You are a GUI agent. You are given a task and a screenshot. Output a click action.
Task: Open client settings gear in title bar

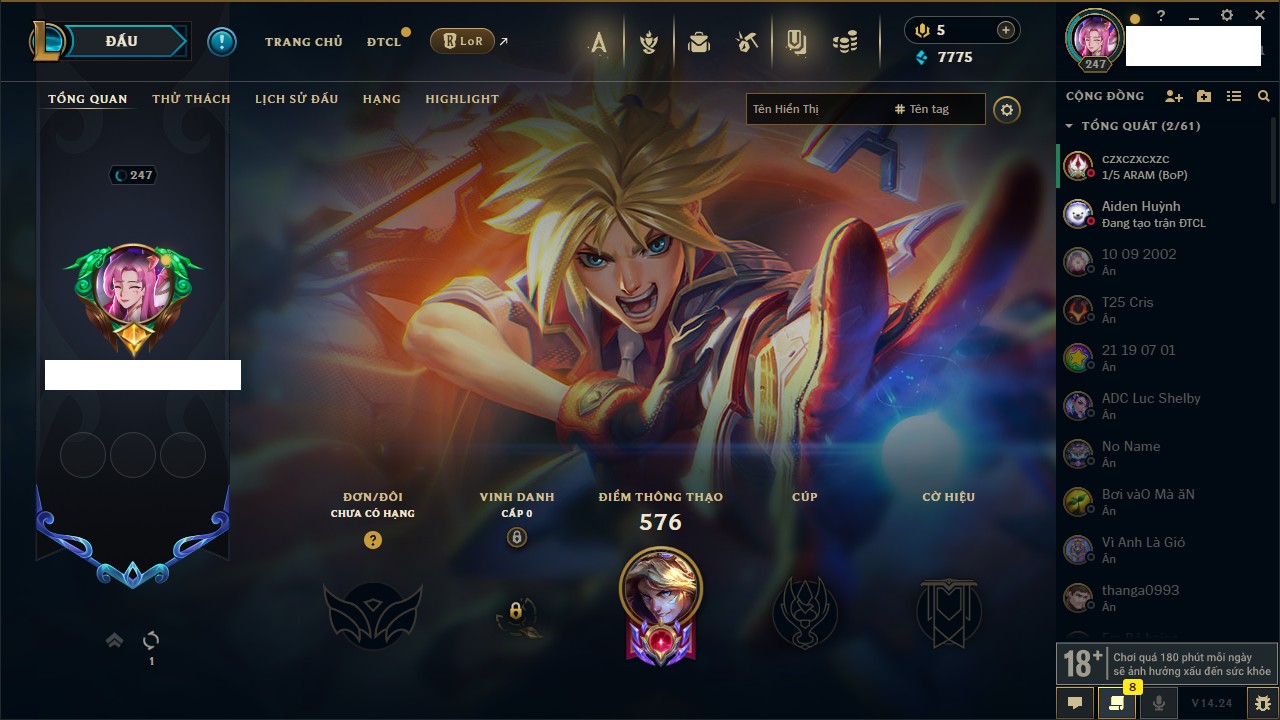click(1227, 16)
